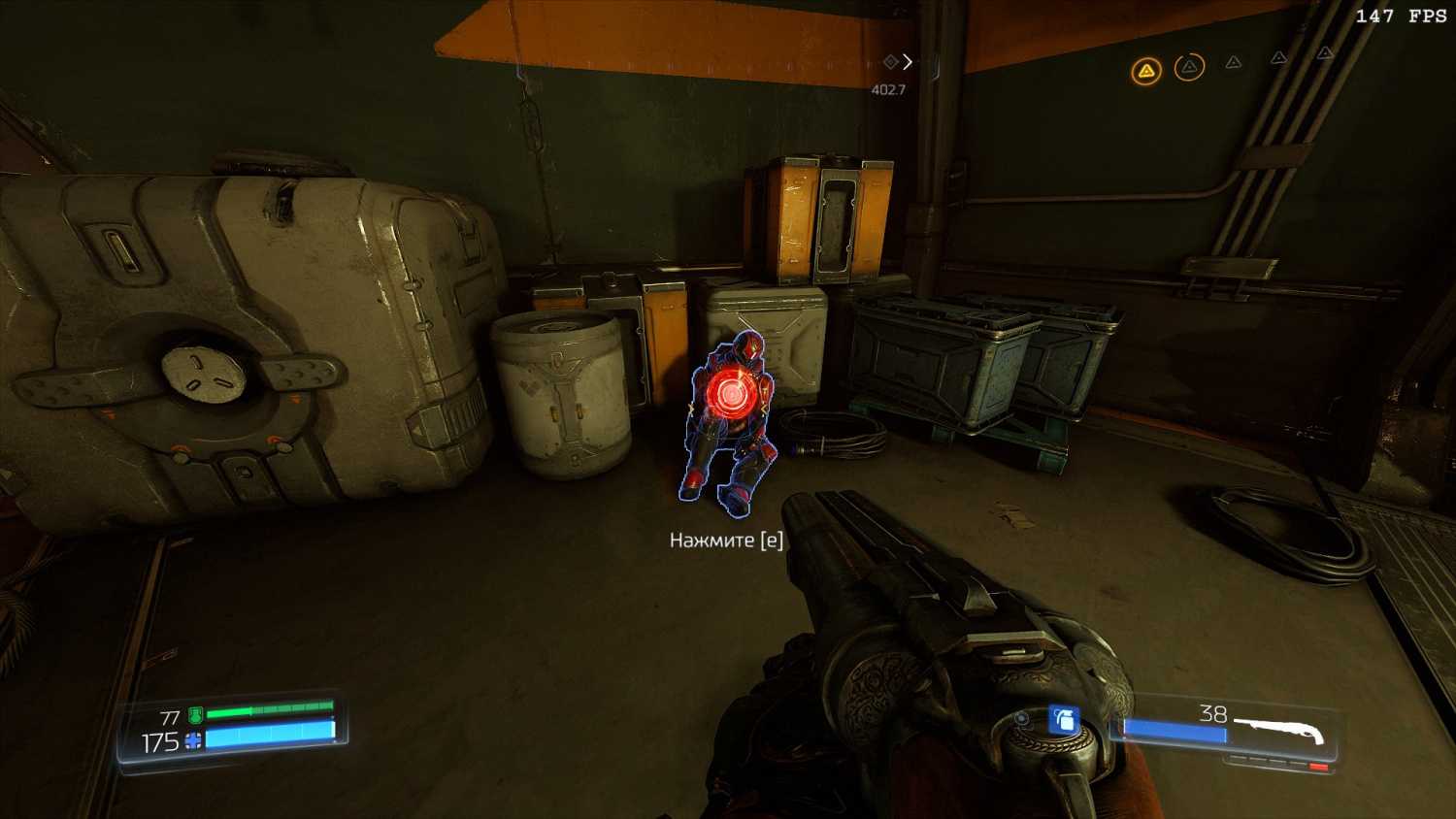This screenshot has height=819, width=1456.
Task: Click the green armor shield icon
Action: [195, 716]
